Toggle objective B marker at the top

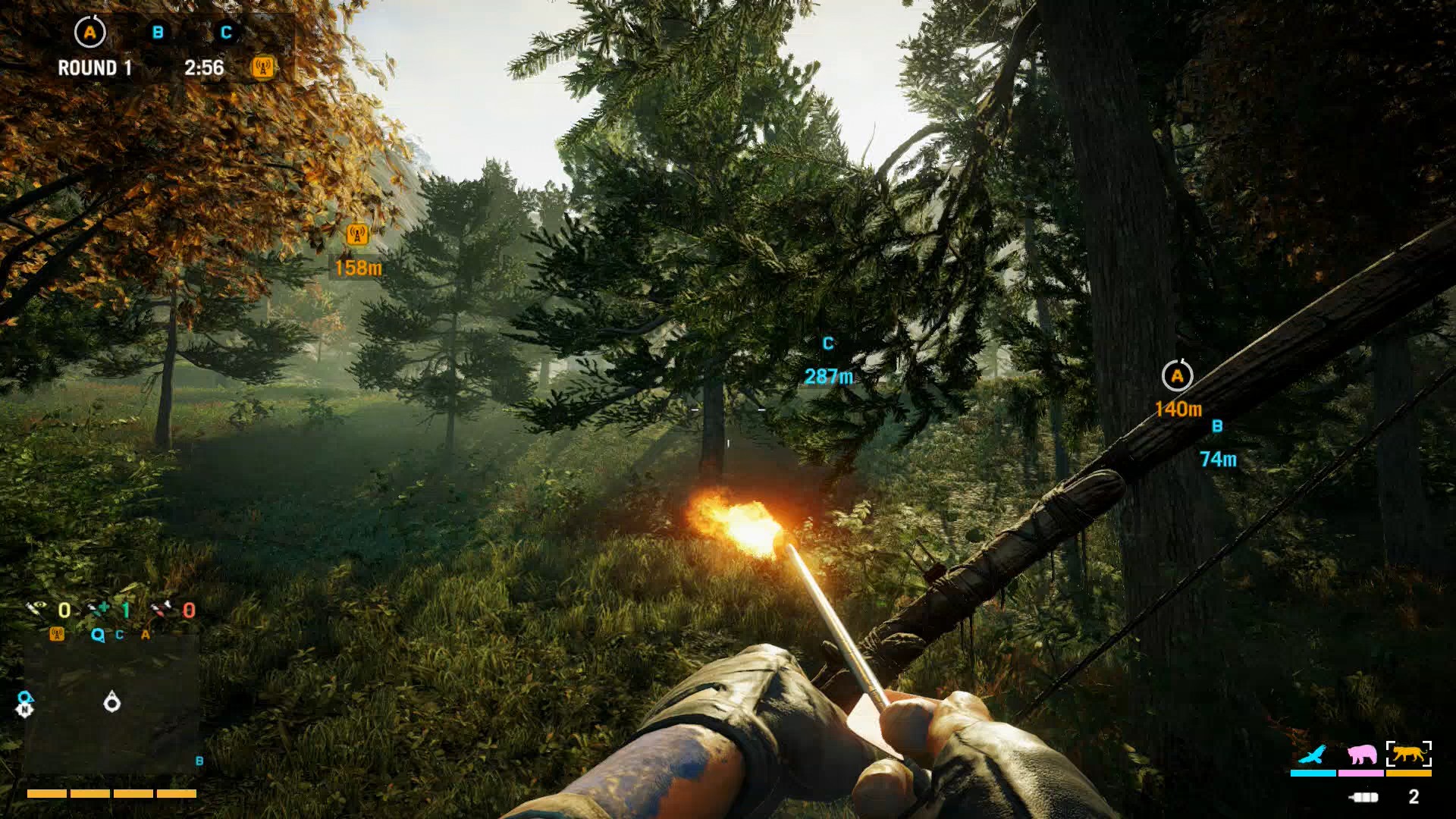[157, 32]
